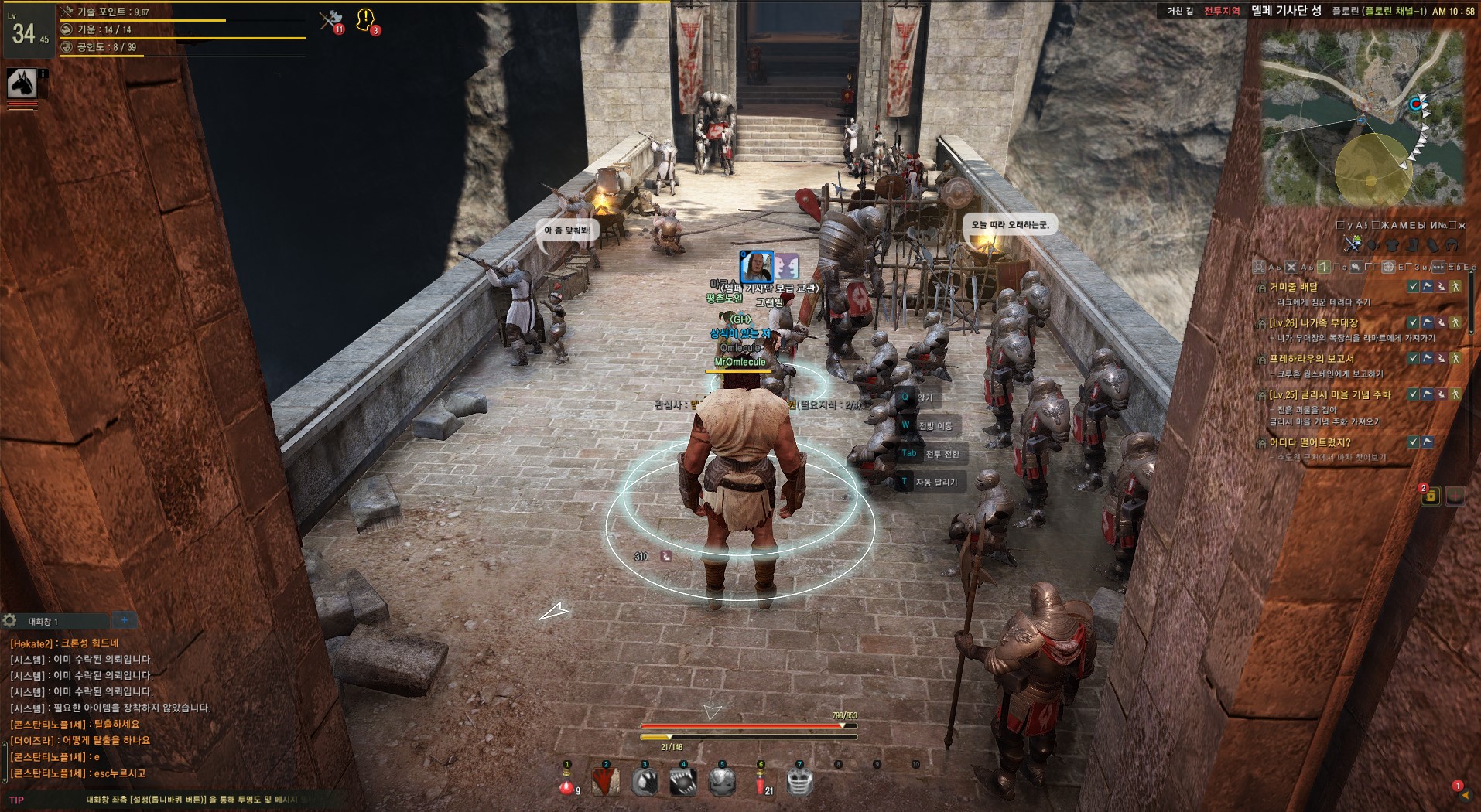Activate the fanged maw skill in slot 4
The height and width of the screenshot is (812, 1481).
(x=683, y=782)
